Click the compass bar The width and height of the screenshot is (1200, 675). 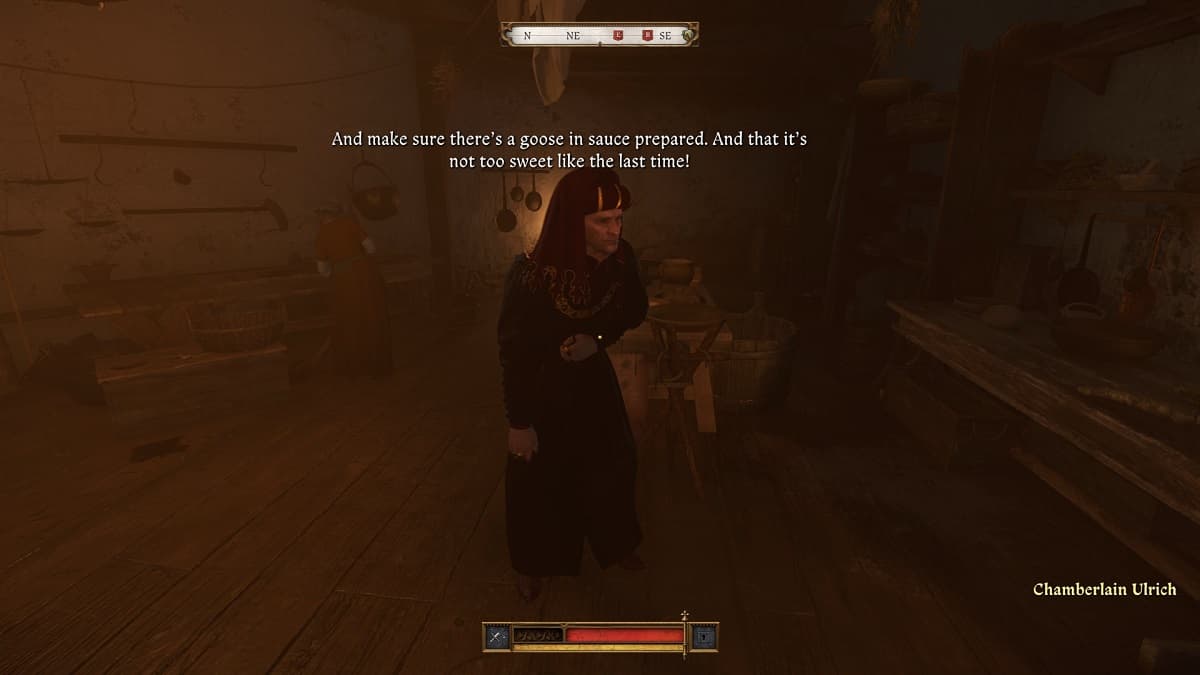click(x=599, y=35)
